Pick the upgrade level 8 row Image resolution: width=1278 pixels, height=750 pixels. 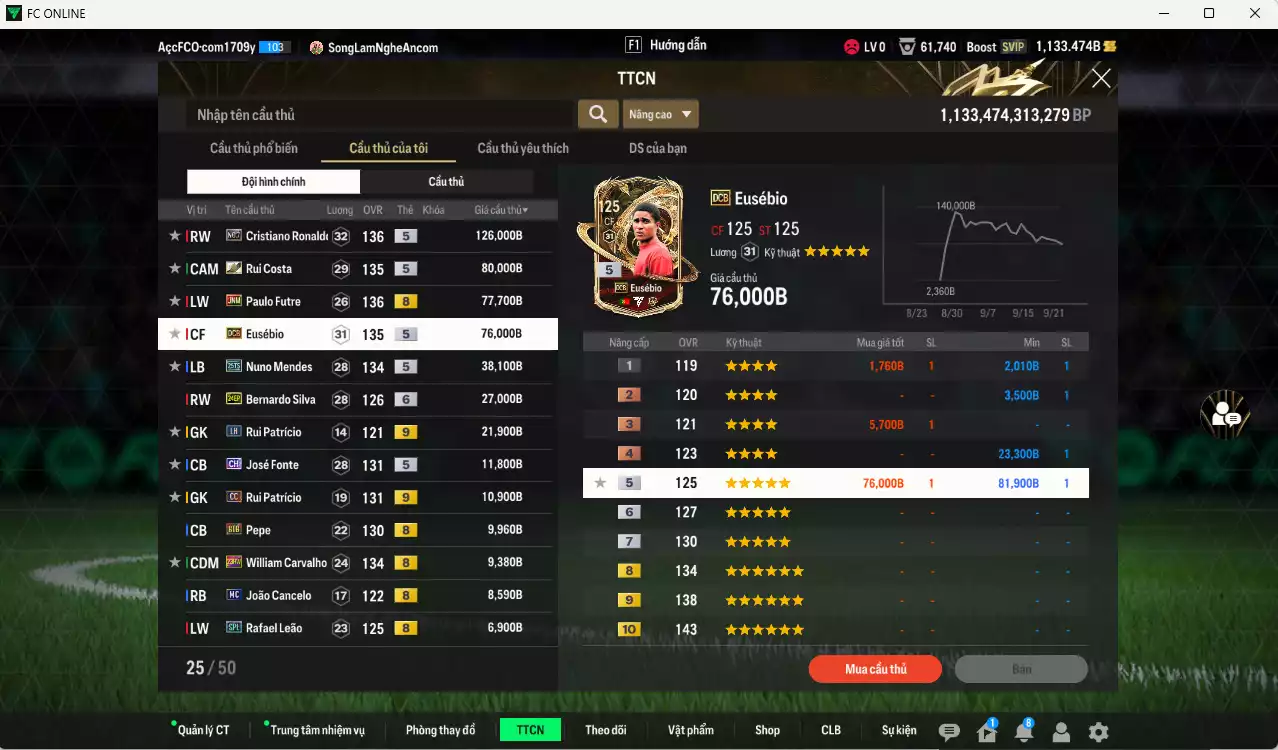click(835, 571)
